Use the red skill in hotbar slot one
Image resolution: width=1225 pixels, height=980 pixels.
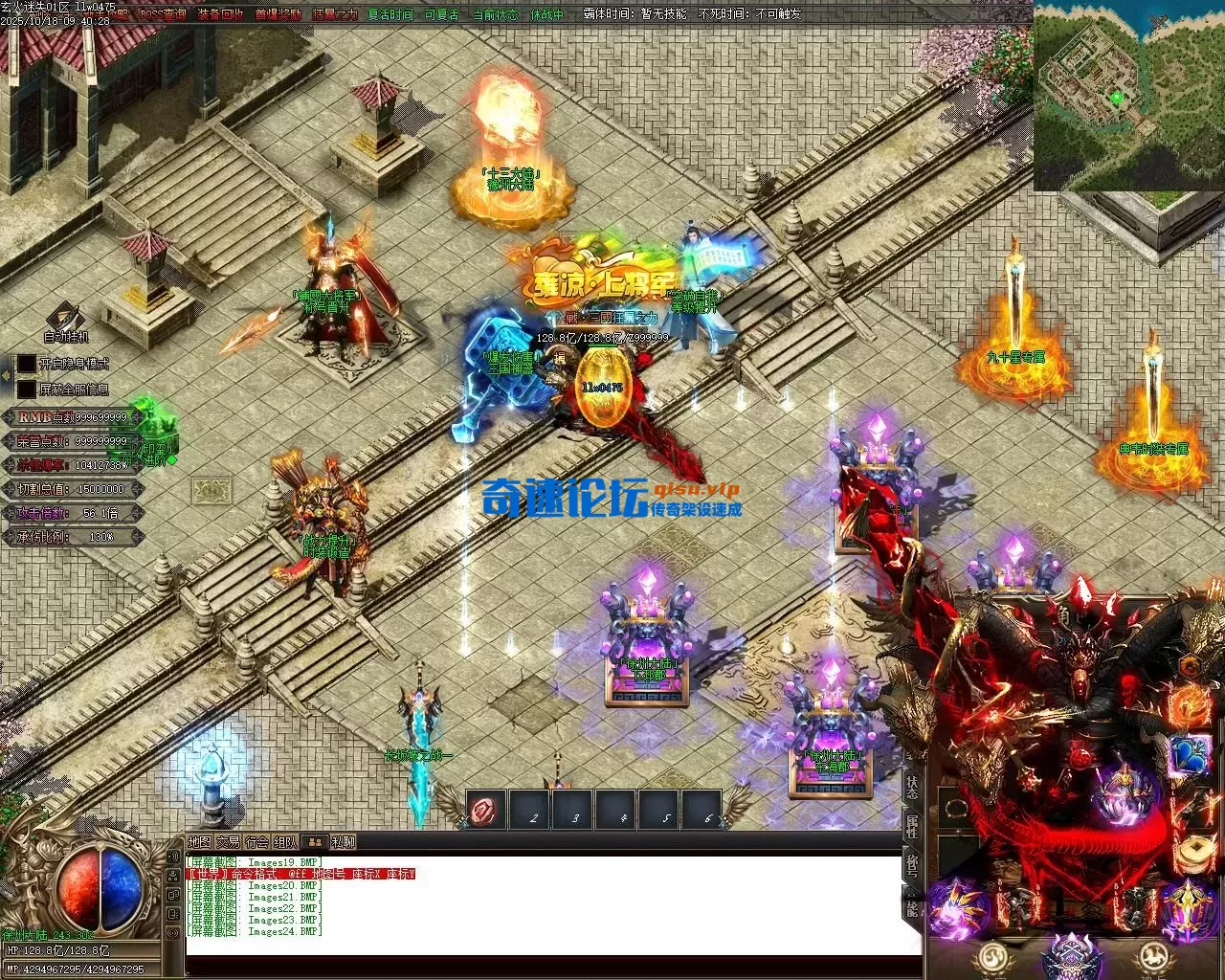click(486, 812)
